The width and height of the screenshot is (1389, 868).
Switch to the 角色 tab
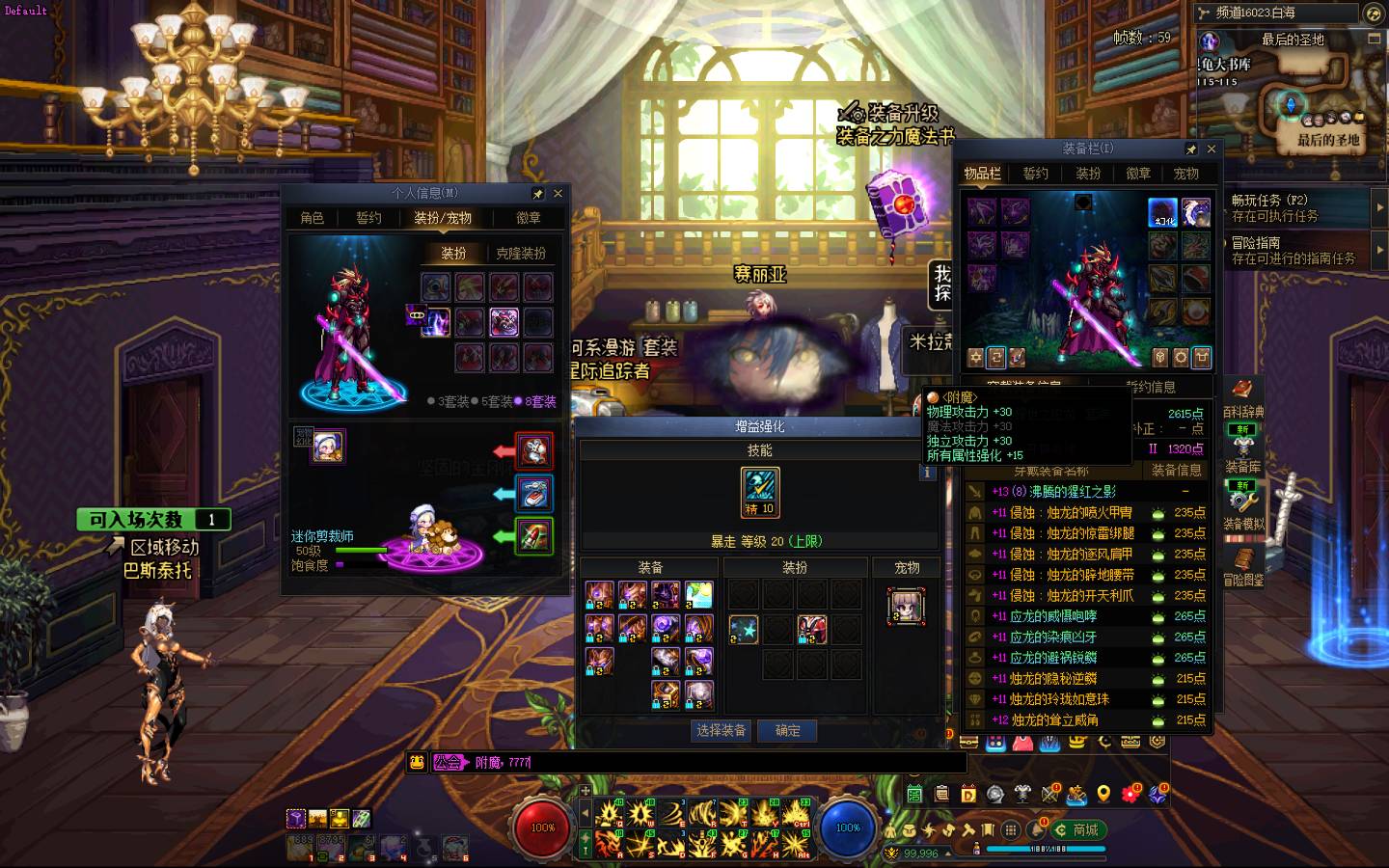pos(312,218)
